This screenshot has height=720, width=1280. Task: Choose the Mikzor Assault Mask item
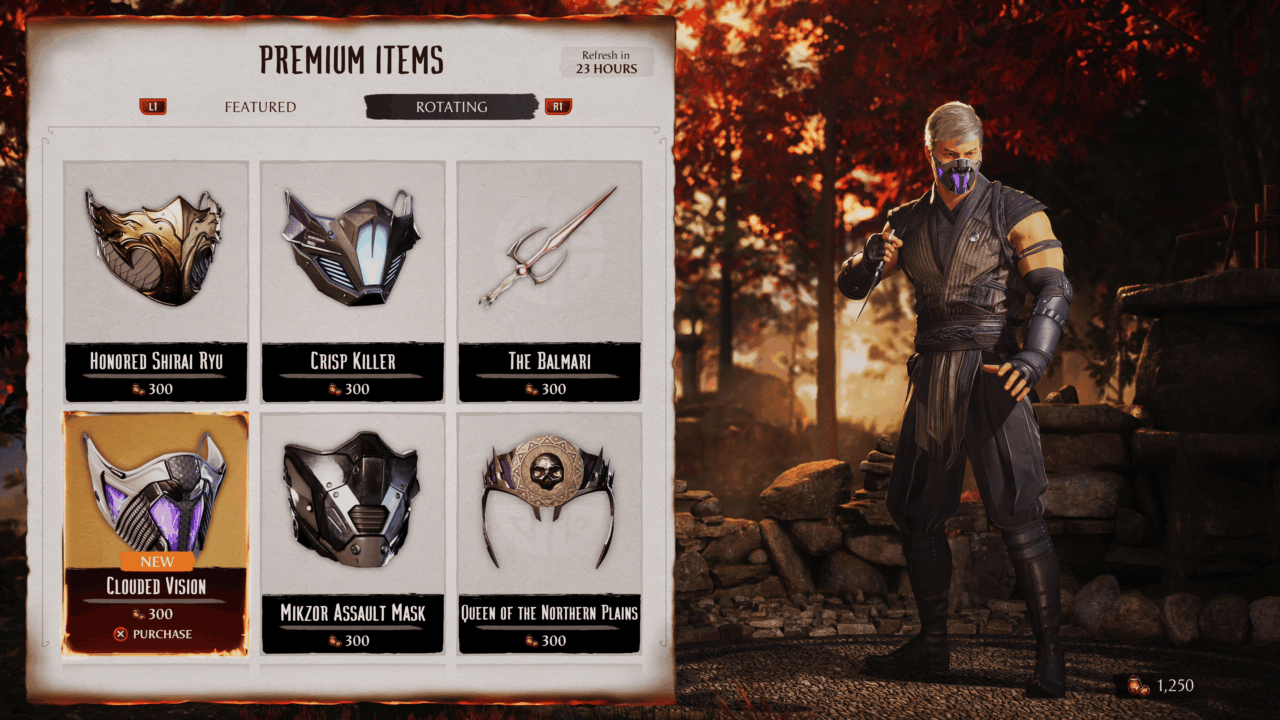click(x=353, y=530)
